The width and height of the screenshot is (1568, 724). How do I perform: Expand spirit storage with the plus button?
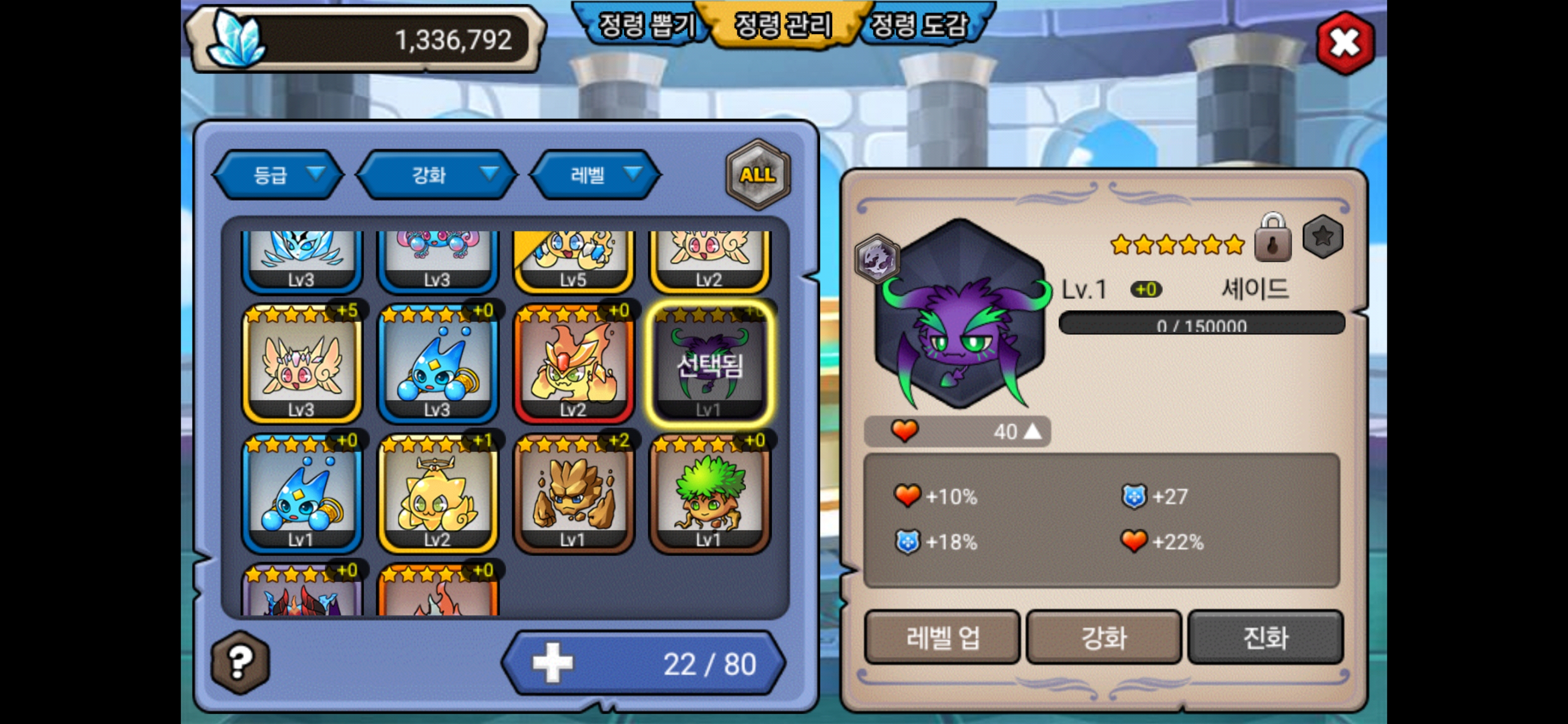point(552,663)
